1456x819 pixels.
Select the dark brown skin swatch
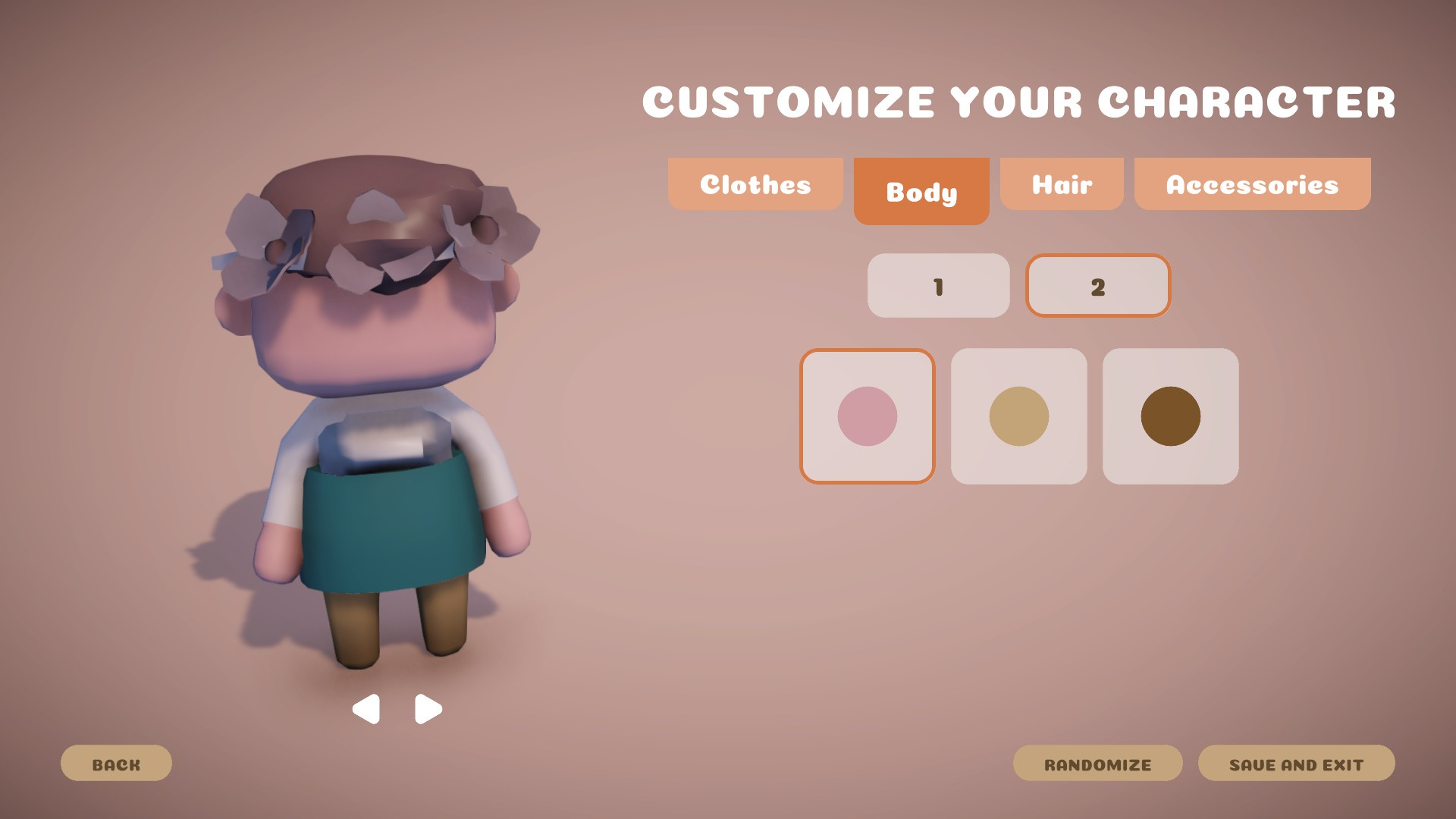[1170, 416]
